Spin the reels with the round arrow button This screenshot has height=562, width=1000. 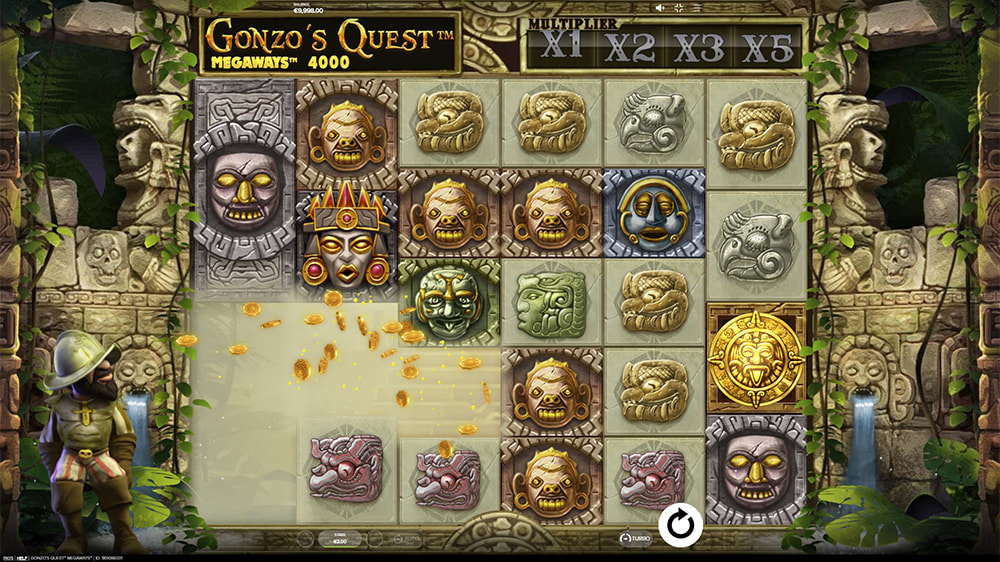680,524
